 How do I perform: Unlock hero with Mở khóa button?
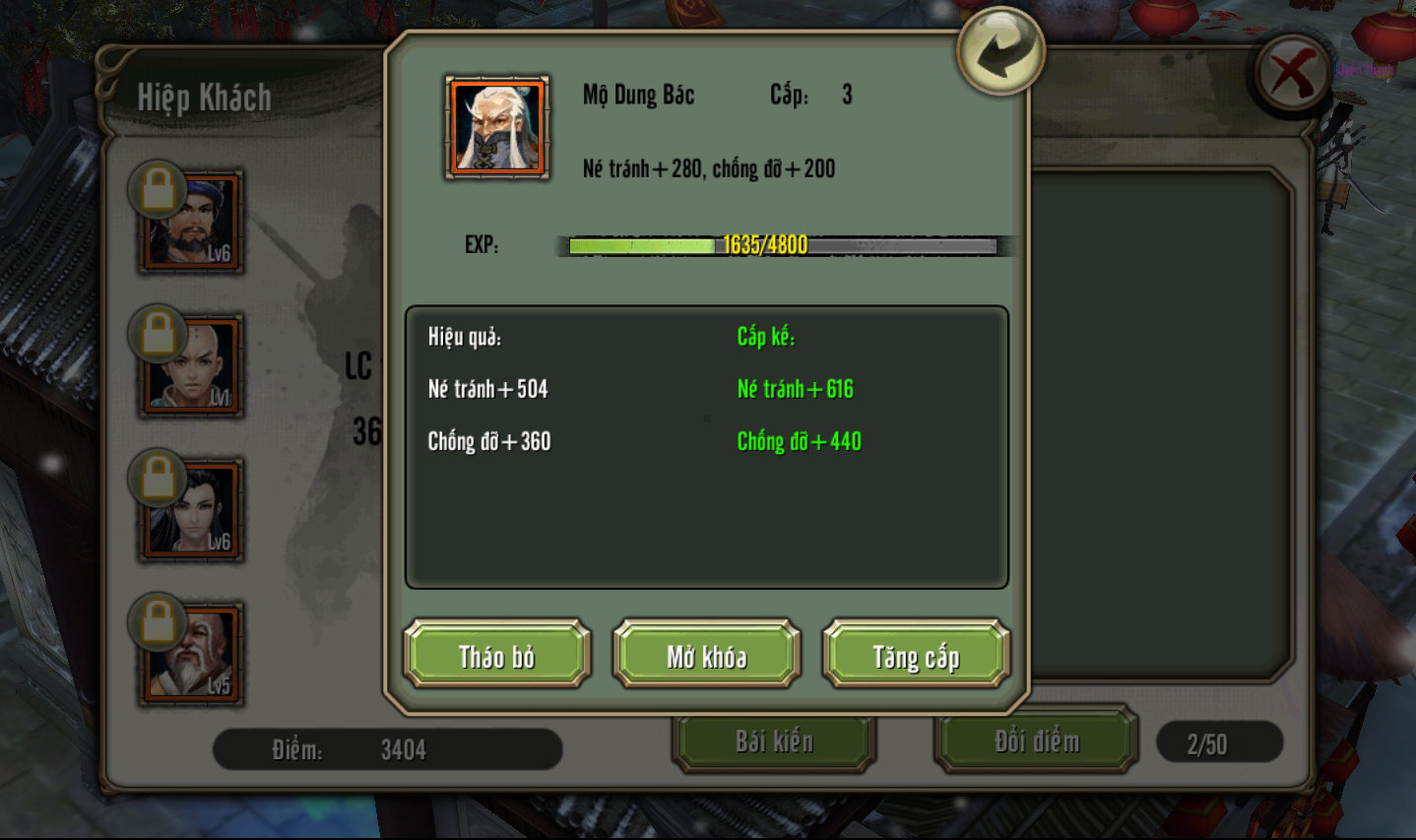706,654
